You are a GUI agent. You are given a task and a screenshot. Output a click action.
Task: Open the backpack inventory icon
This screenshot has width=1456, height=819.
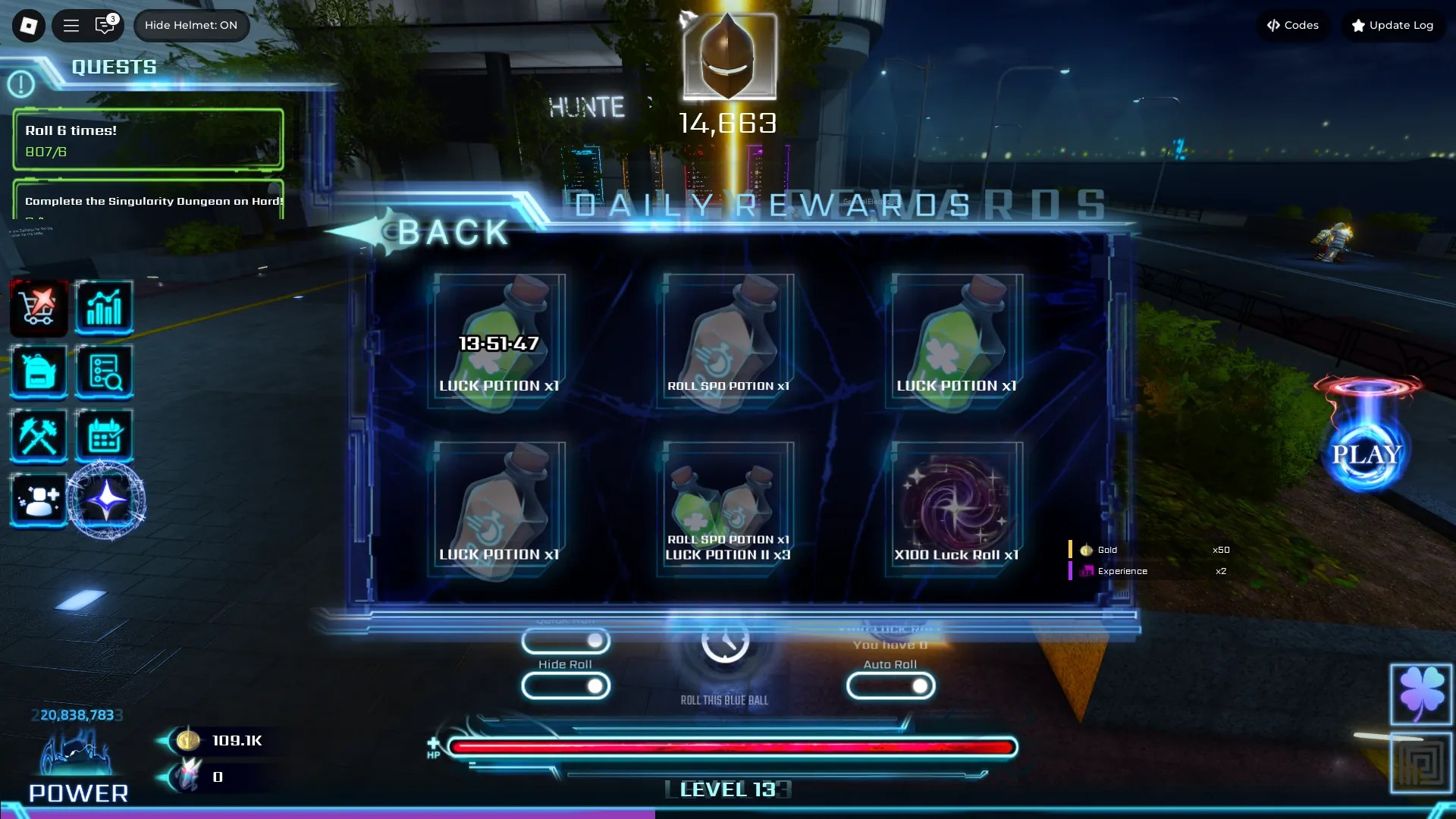(x=38, y=372)
